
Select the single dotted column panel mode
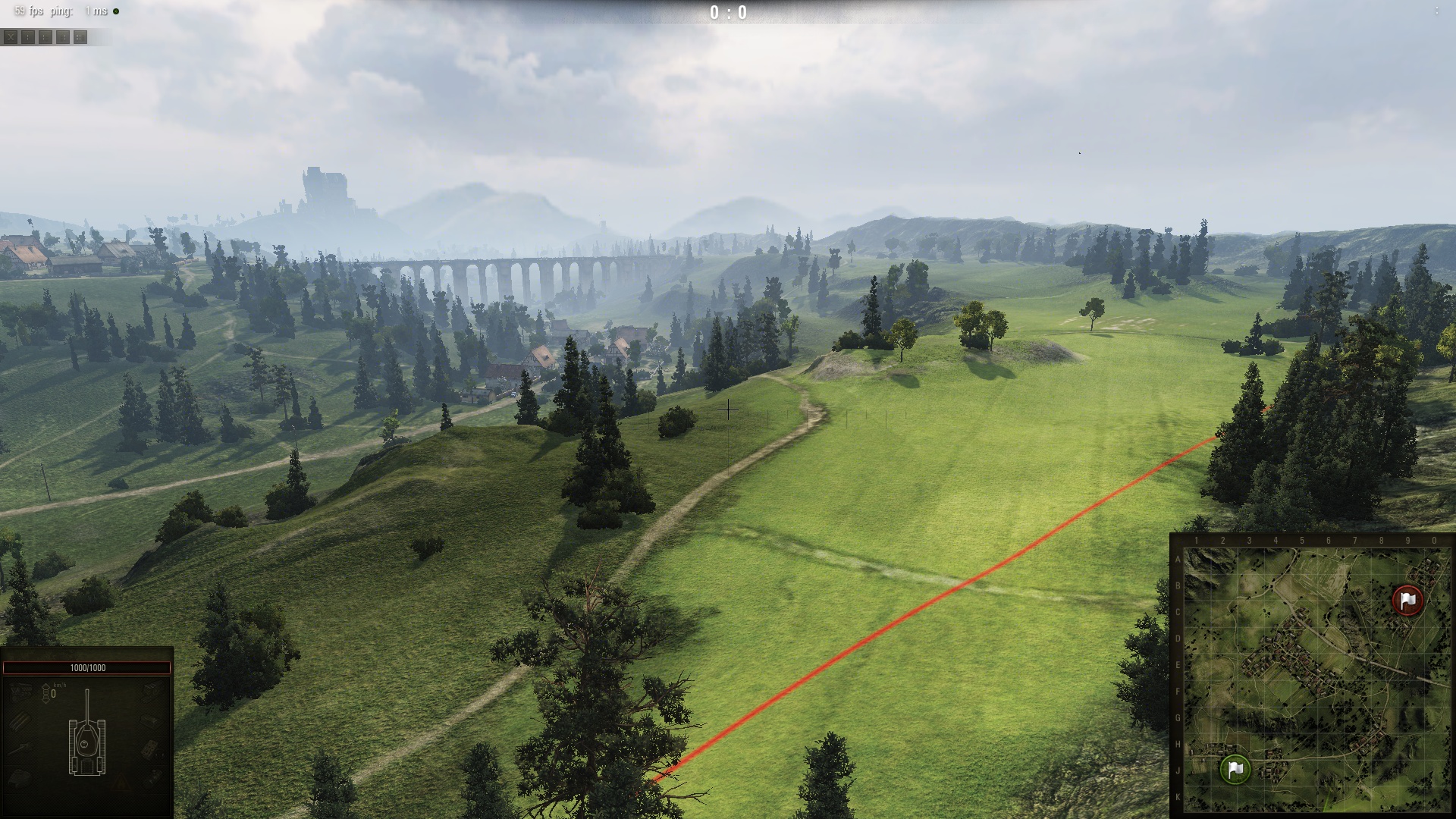tap(28, 37)
